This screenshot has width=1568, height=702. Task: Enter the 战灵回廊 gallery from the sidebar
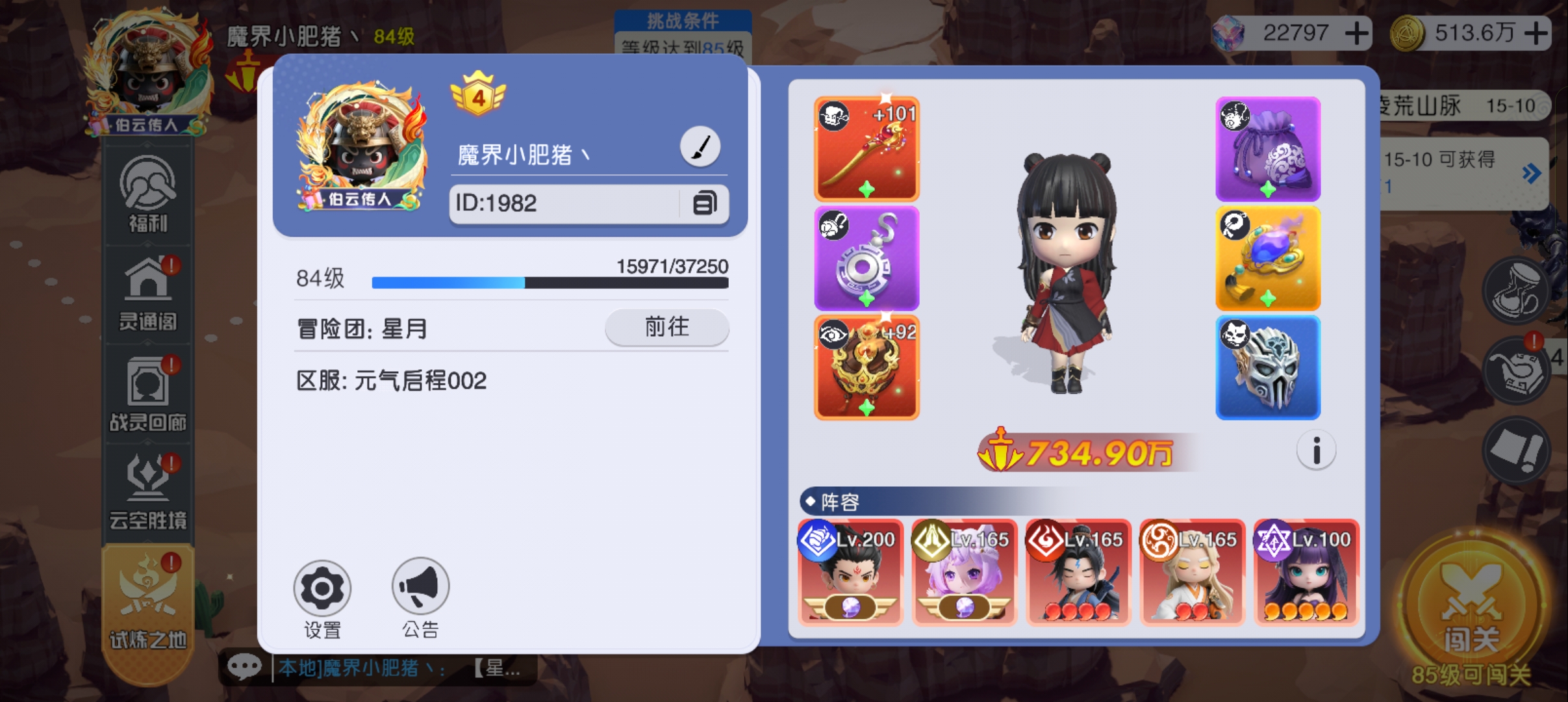(x=148, y=393)
